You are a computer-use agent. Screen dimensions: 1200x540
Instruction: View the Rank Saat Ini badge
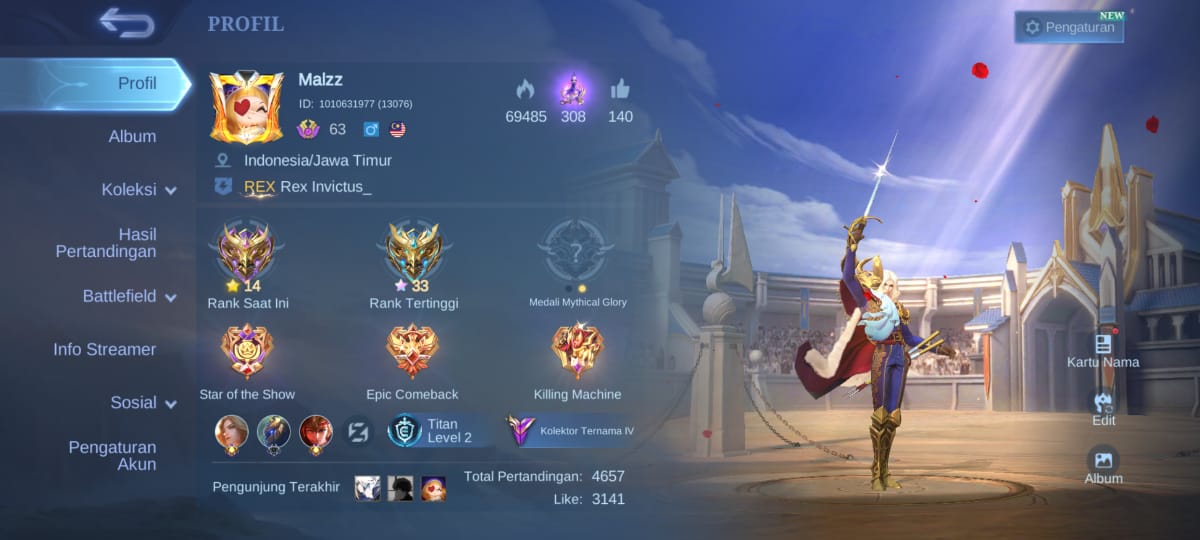pos(246,250)
